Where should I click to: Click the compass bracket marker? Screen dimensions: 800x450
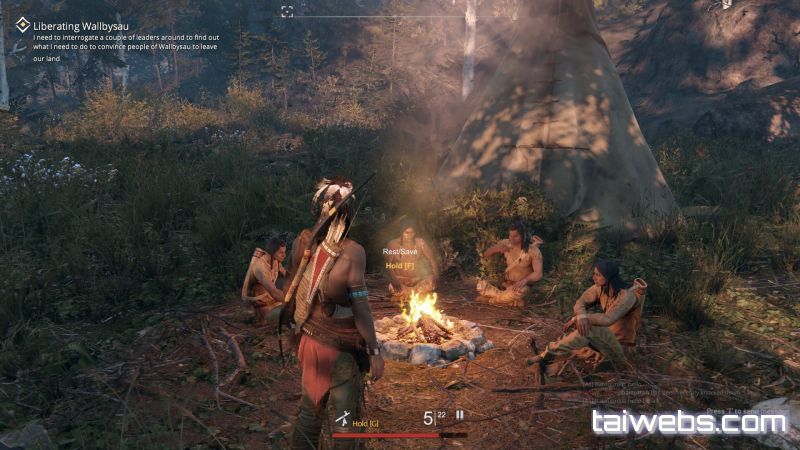pos(287,11)
